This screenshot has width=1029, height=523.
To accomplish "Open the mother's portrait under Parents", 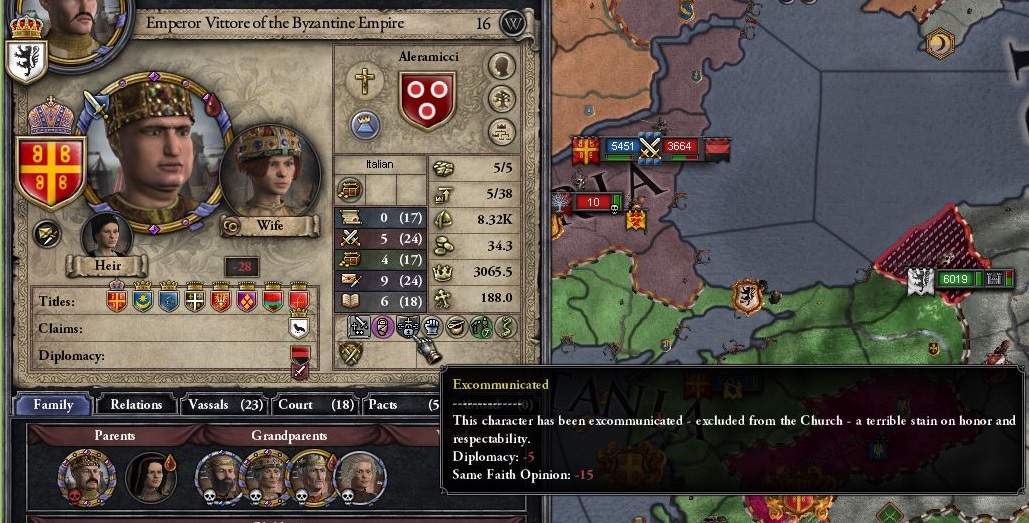I will pyautogui.click(x=150, y=477).
